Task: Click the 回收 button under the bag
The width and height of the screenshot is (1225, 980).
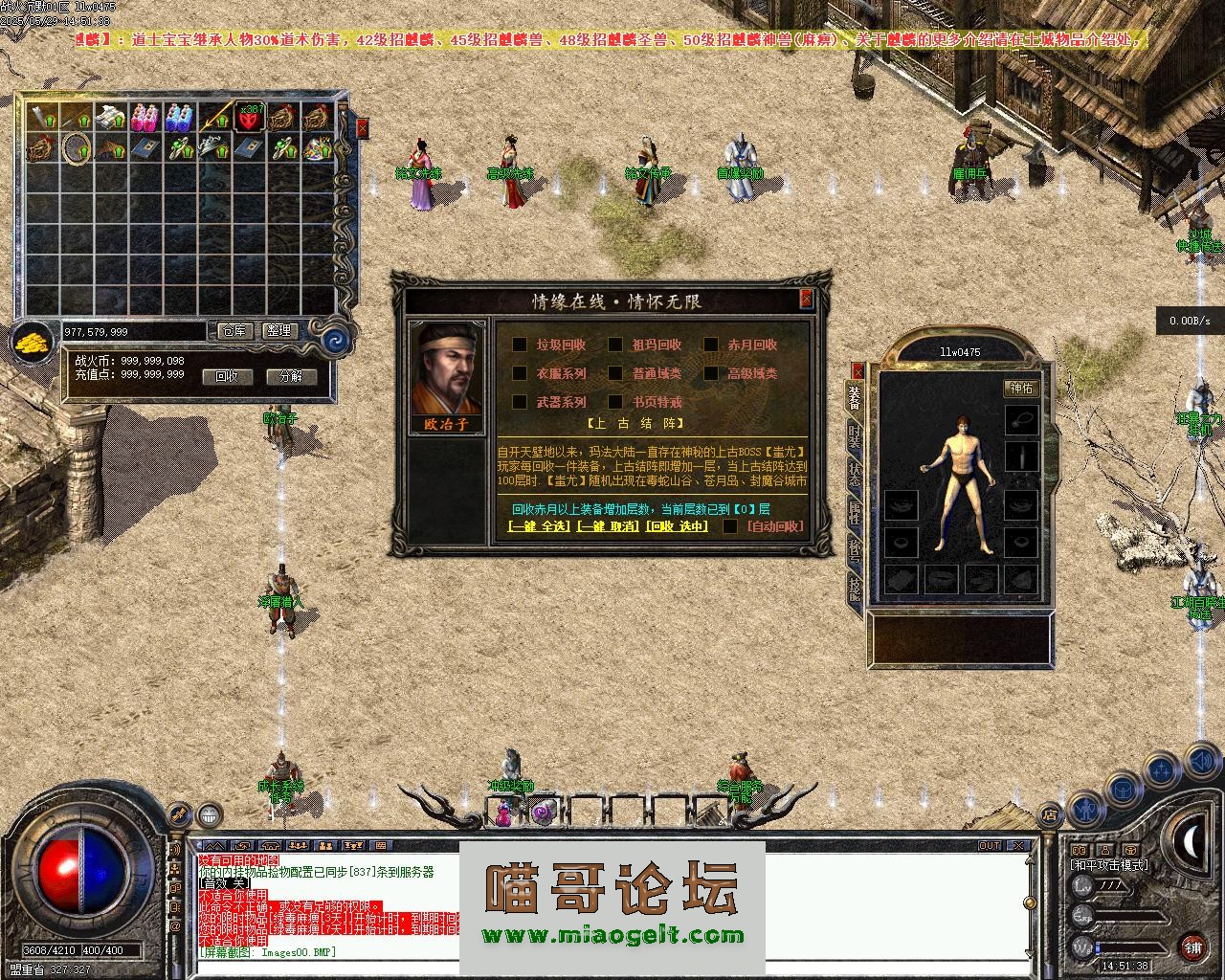Action: (x=227, y=376)
